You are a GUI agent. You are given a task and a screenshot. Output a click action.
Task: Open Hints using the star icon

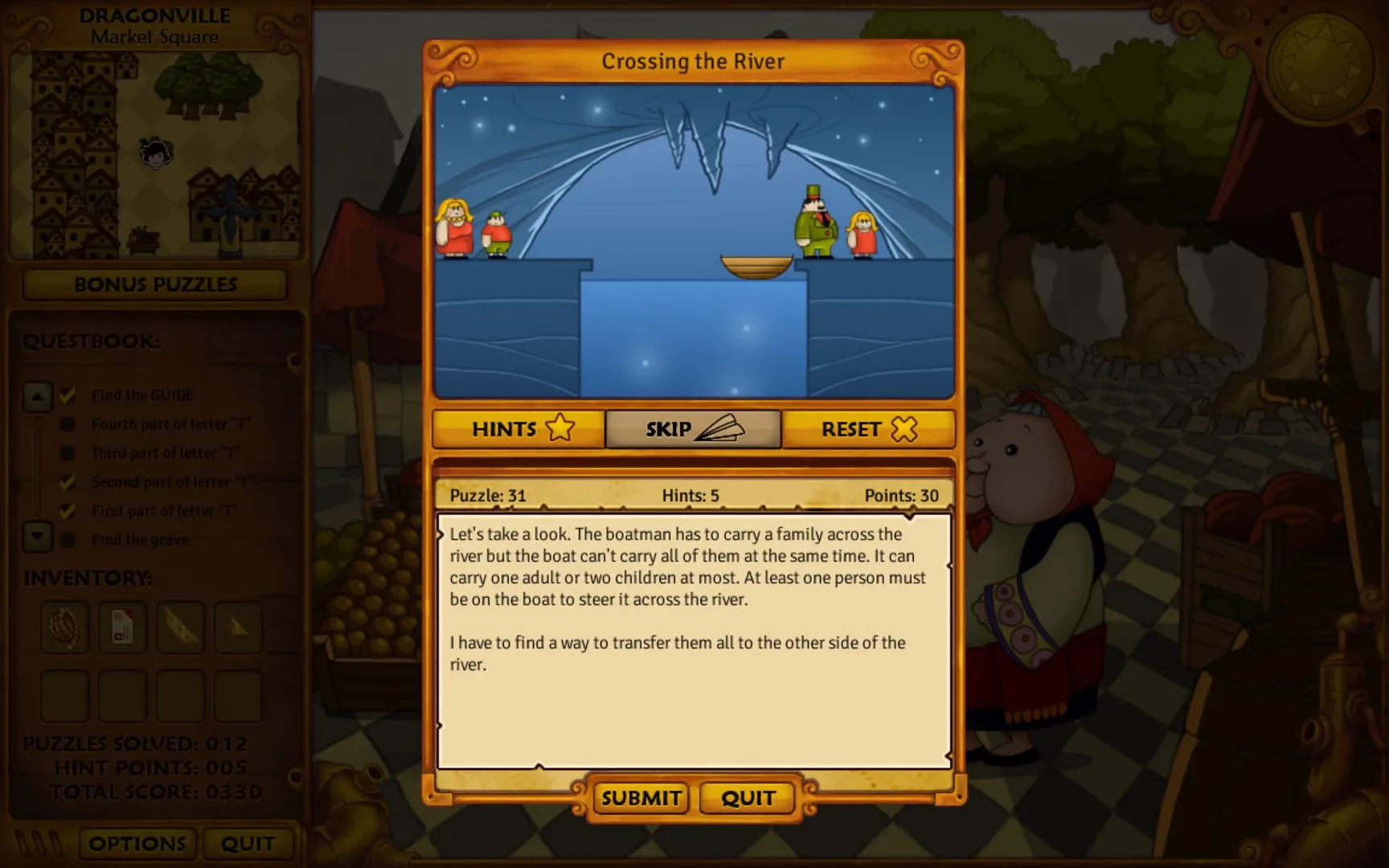point(518,429)
